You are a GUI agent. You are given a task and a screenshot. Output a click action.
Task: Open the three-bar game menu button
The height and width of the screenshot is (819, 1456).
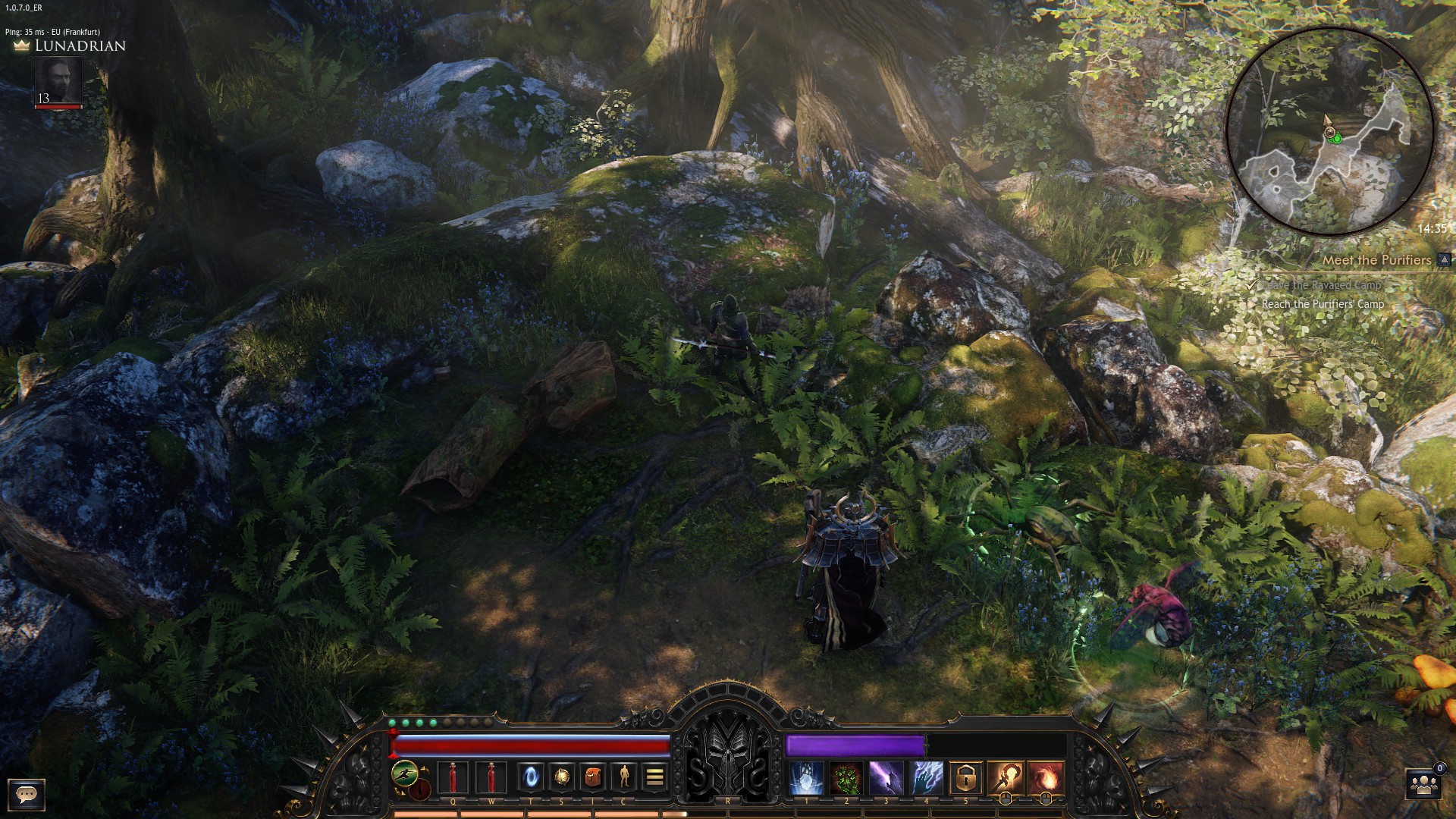pyautogui.click(x=655, y=778)
